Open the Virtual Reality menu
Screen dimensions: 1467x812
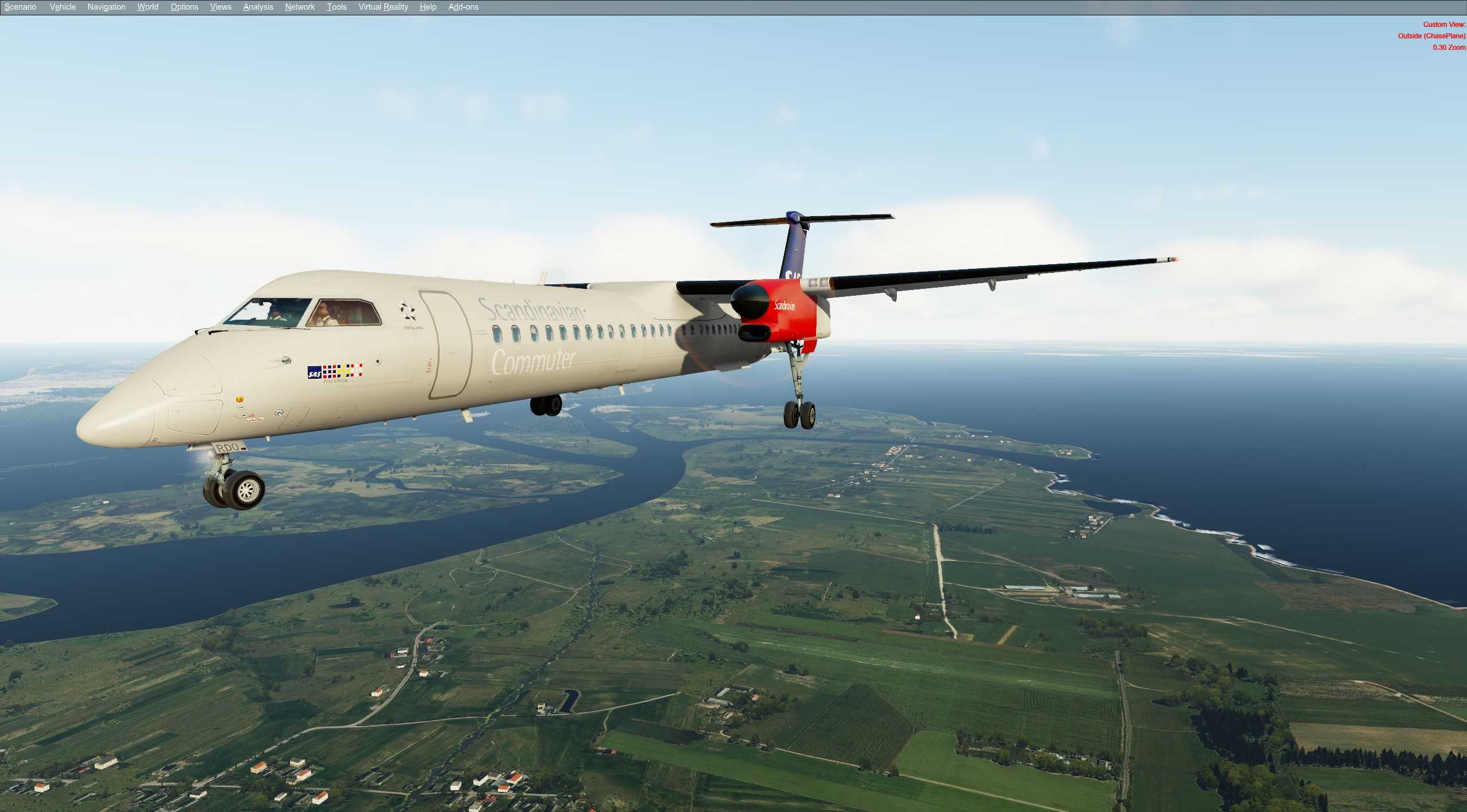pos(382,6)
